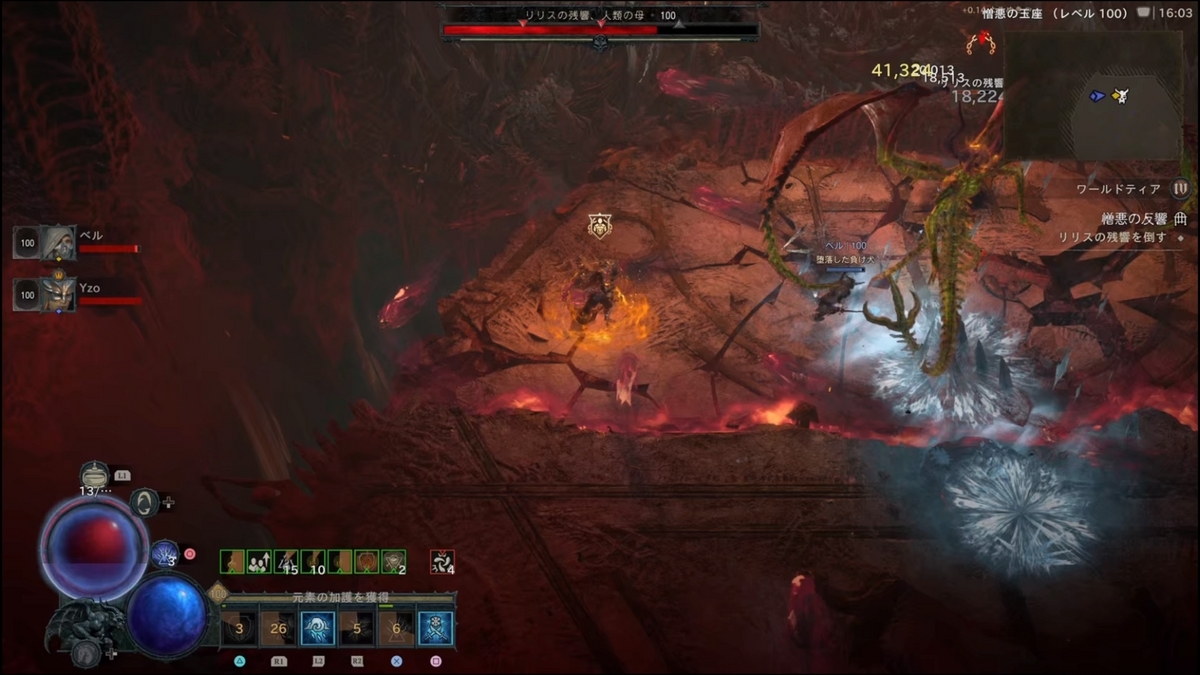1200x675 pixels.
Task: Click the horse mount icon
Action: tap(84, 654)
